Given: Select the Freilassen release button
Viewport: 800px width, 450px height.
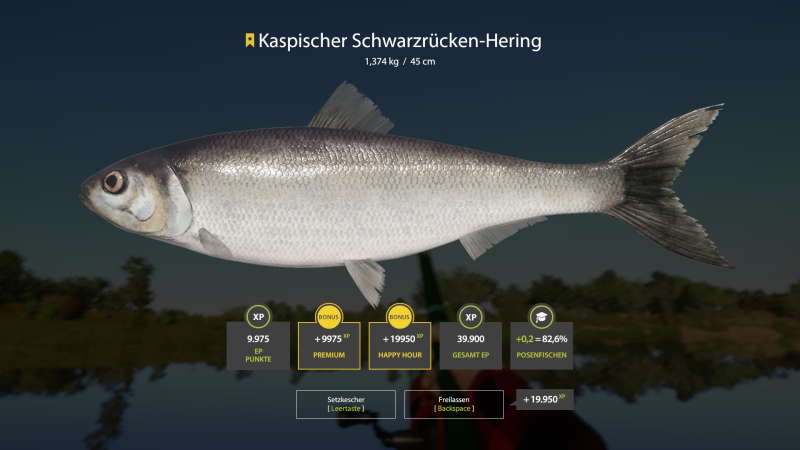Looking at the screenshot, I should (453, 404).
